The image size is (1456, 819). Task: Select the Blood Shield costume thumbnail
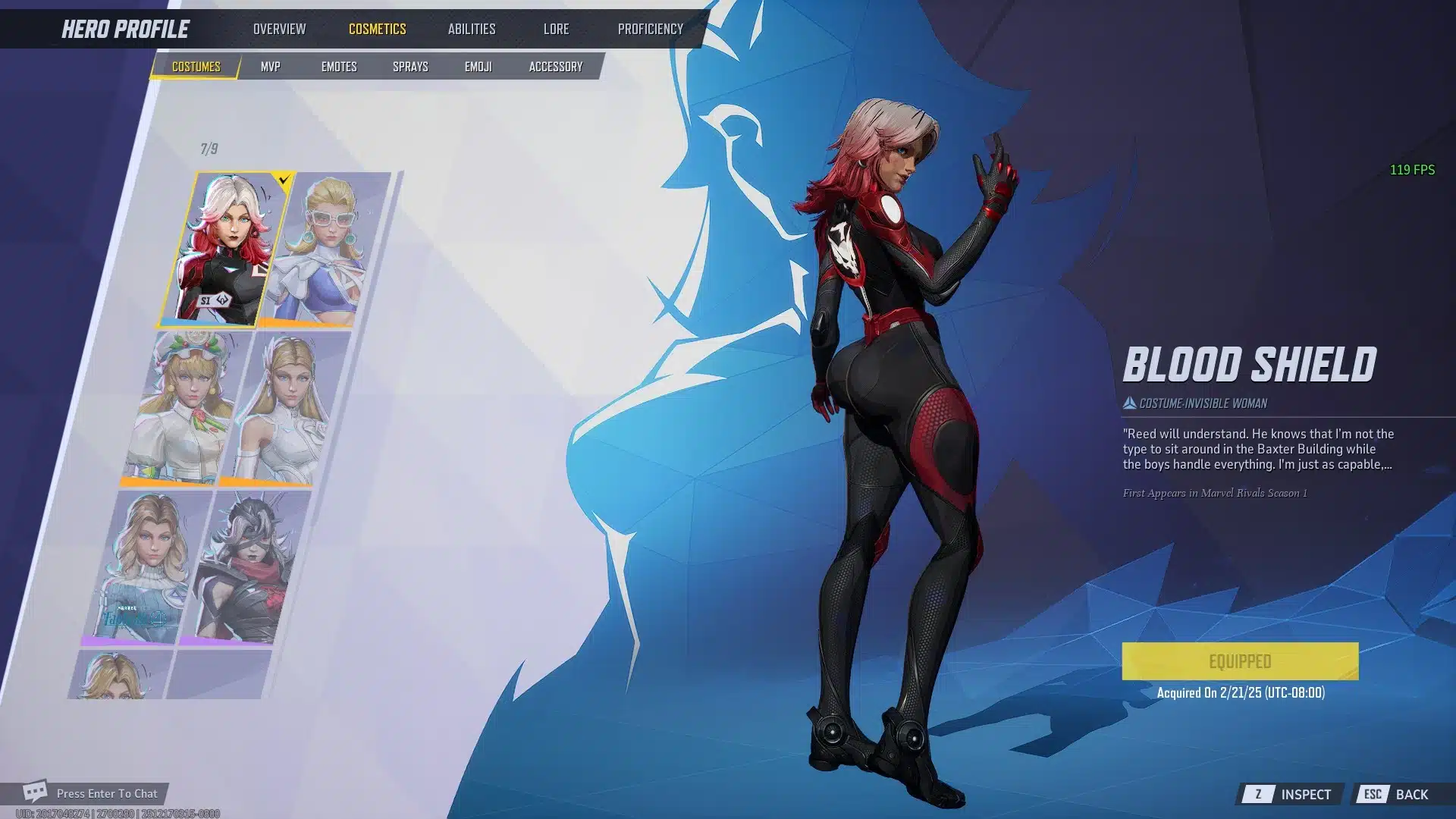coord(226,249)
